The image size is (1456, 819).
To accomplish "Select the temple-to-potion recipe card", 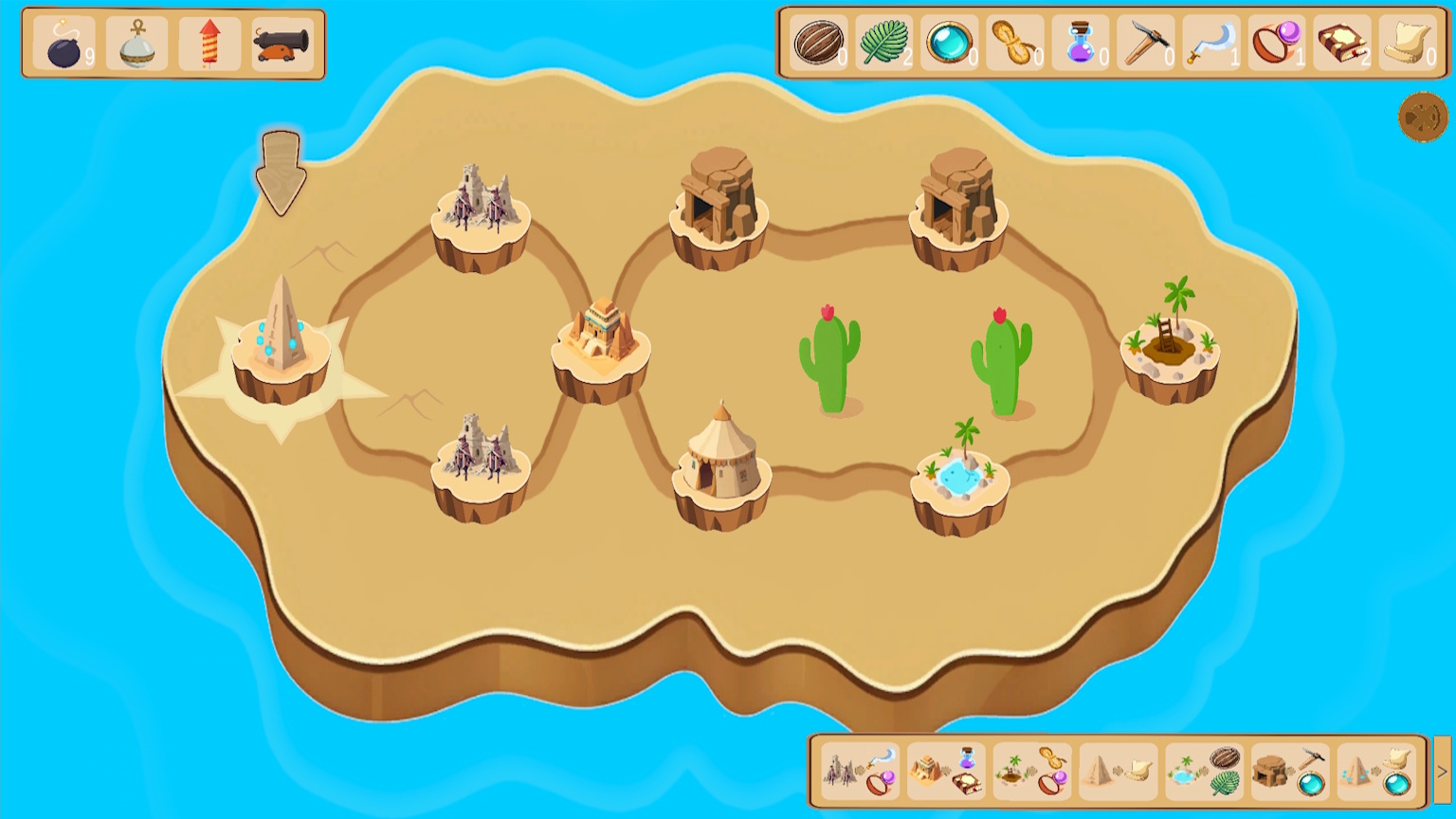I will point(945,772).
